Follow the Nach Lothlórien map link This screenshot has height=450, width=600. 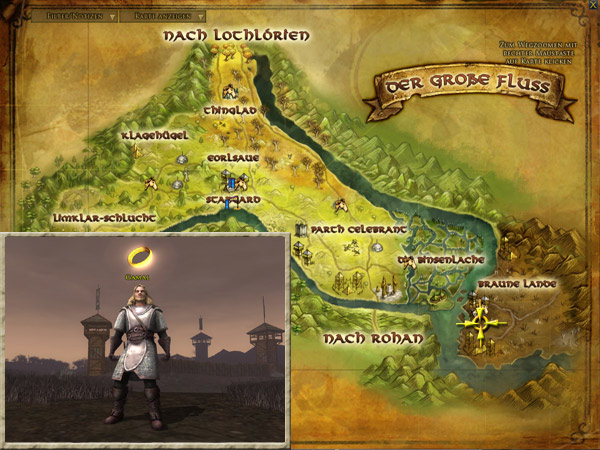237,36
